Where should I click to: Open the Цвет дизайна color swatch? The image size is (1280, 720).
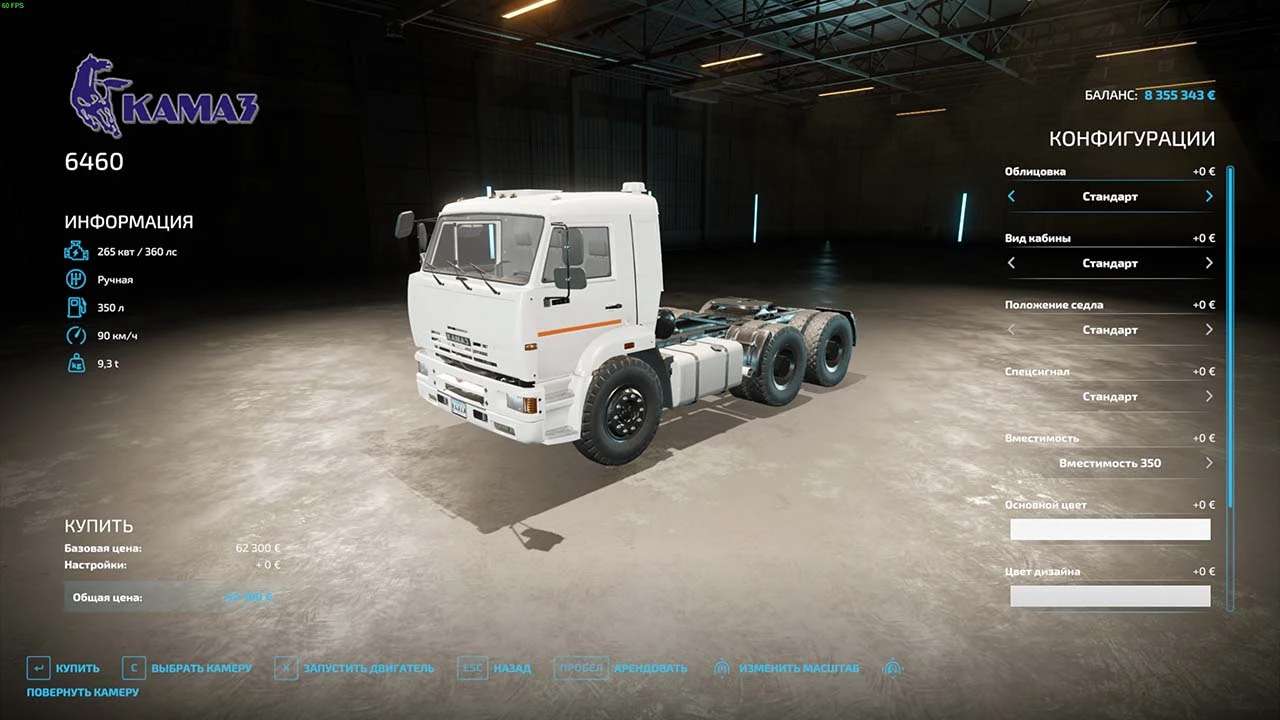(1110, 597)
